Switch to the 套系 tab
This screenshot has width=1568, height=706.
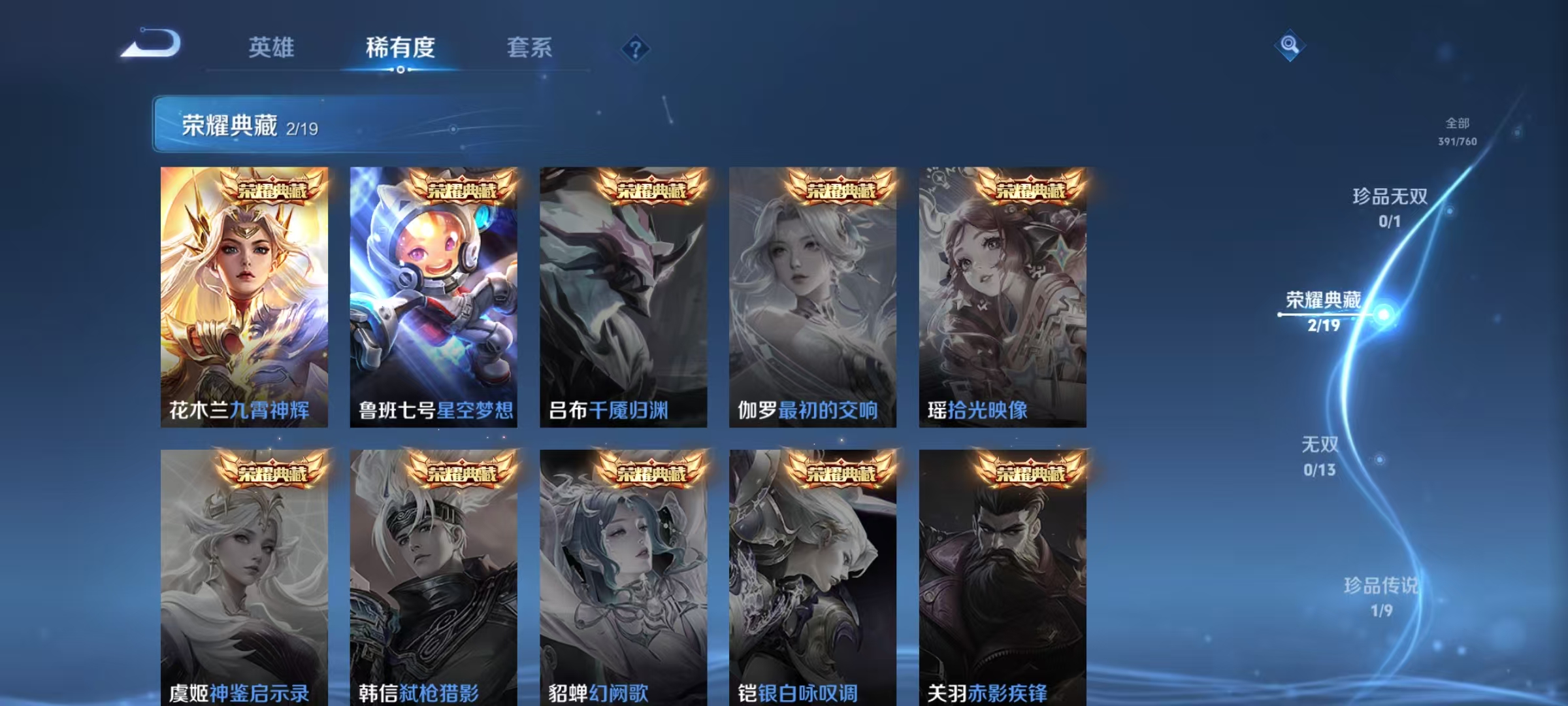coord(529,47)
